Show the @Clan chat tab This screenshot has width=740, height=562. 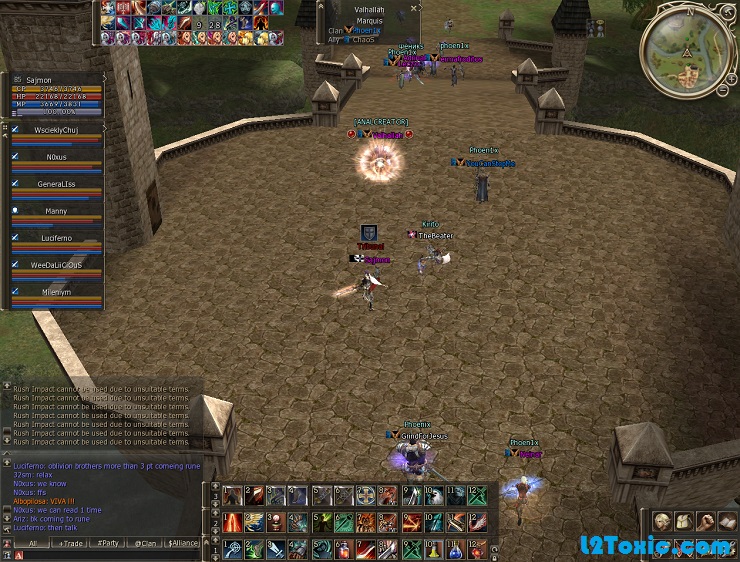click(146, 543)
